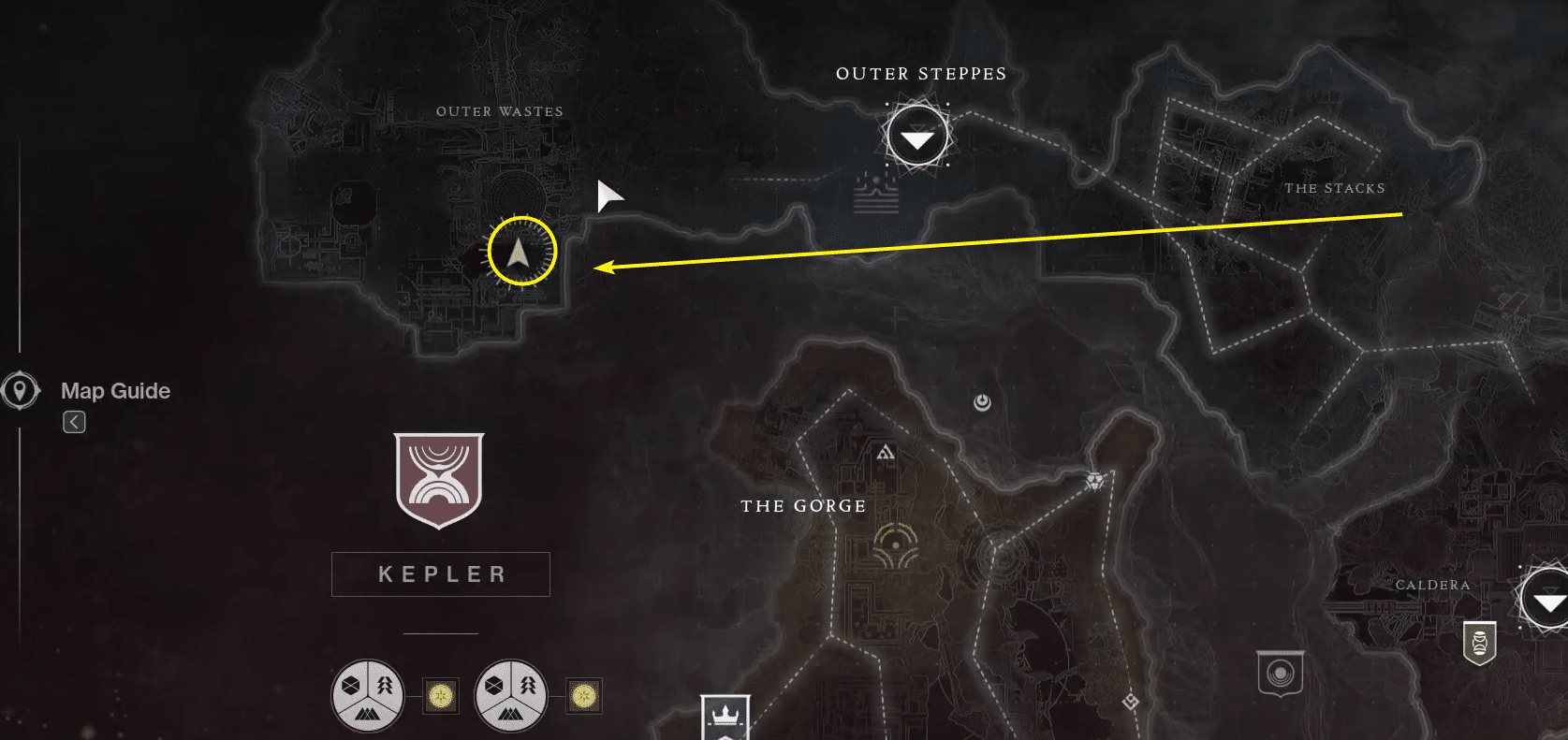Click the Kepler destination shield emblem
Viewport: 1568px width, 740px height.
click(439, 480)
